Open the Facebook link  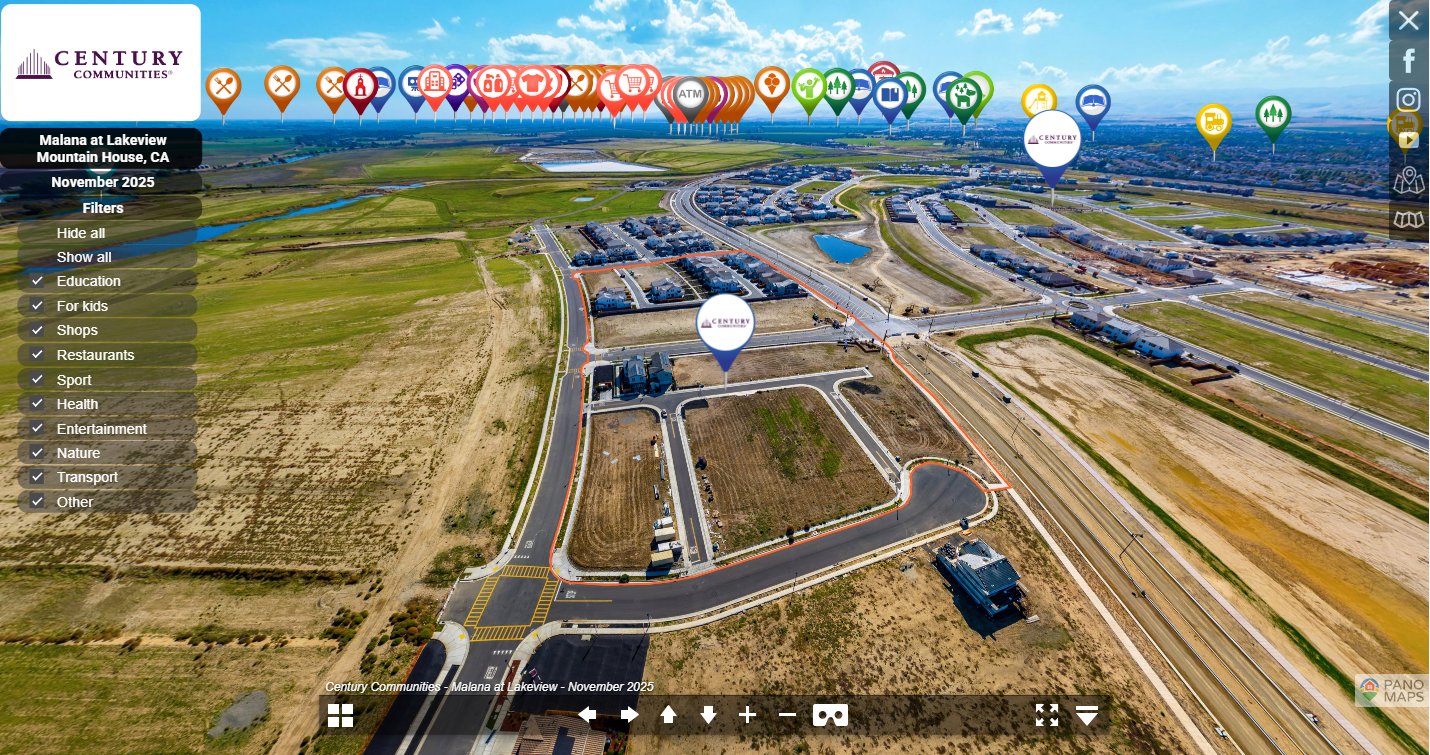(1408, 61)
